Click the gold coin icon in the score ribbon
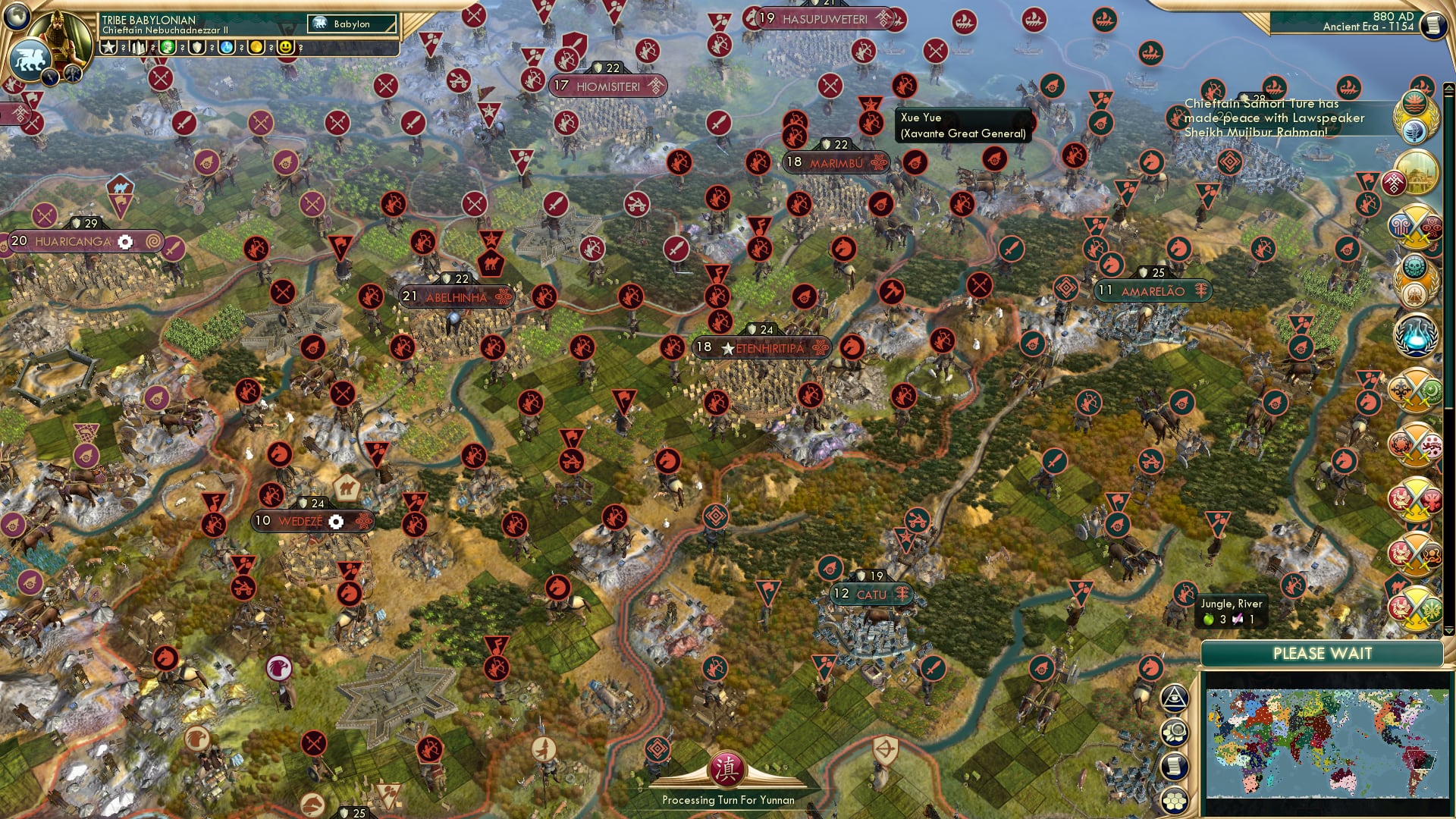Viewport: 1456px width, 819px height. point(256,47)
